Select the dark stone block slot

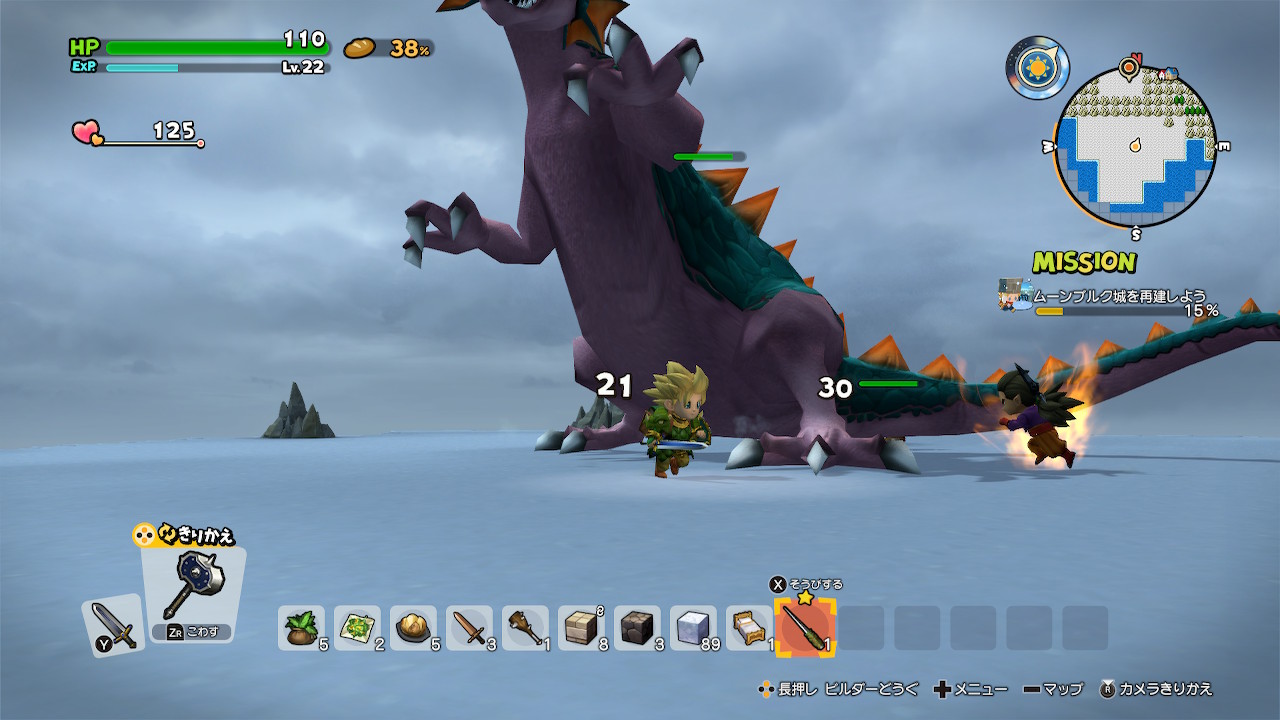[637, 628]
